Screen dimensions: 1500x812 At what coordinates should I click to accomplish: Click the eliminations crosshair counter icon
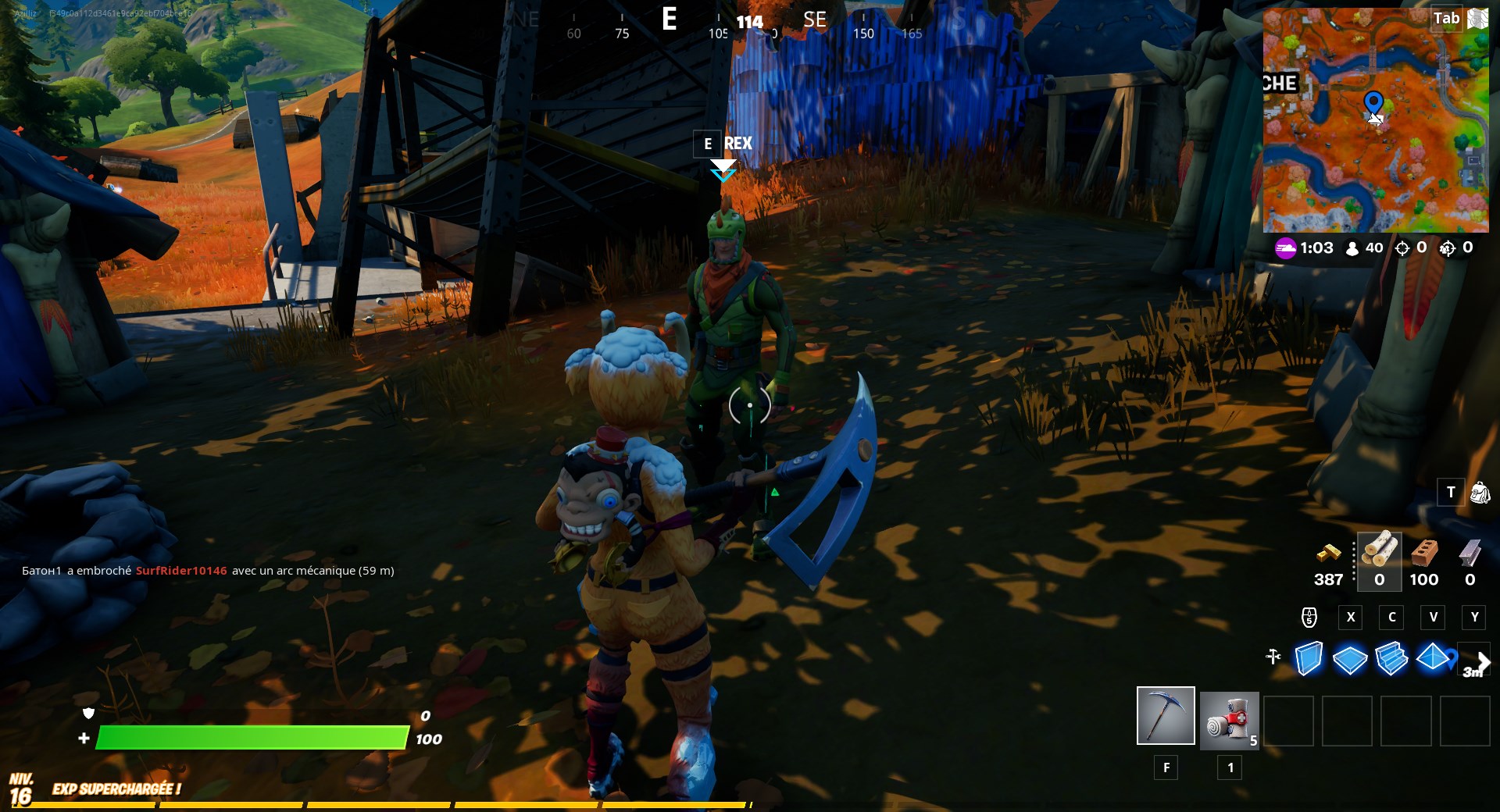pyautogui.click(x=1402, y=248)
